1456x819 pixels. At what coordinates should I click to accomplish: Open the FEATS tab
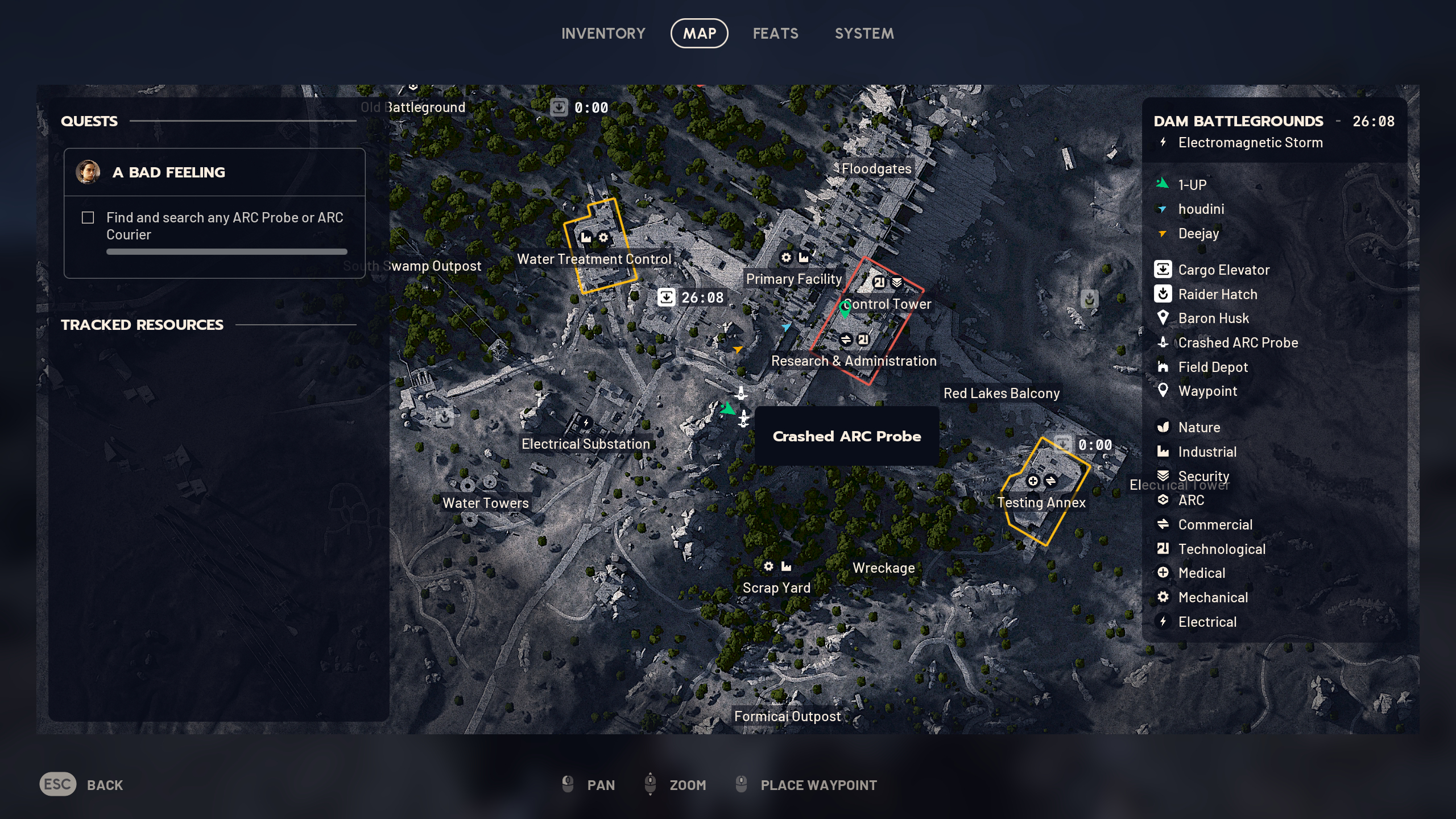(x=776, y=34)
